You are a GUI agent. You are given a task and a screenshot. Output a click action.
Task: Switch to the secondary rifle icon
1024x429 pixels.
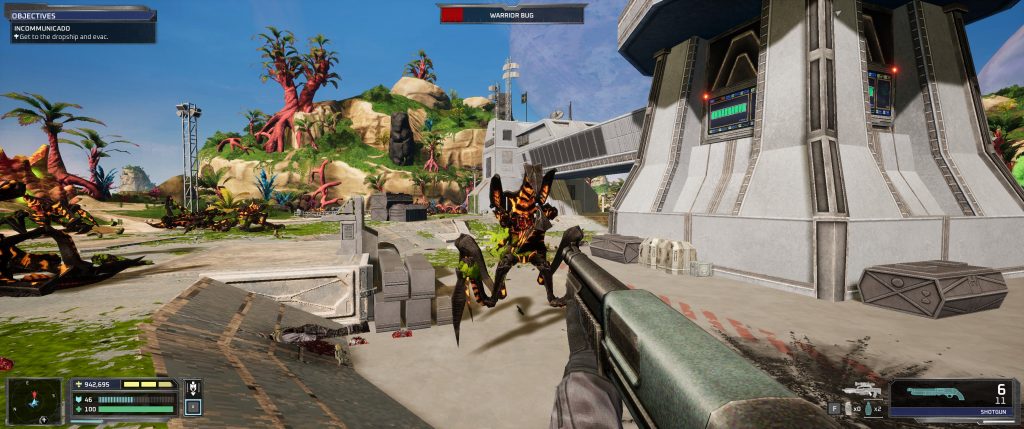click(860, 391)
